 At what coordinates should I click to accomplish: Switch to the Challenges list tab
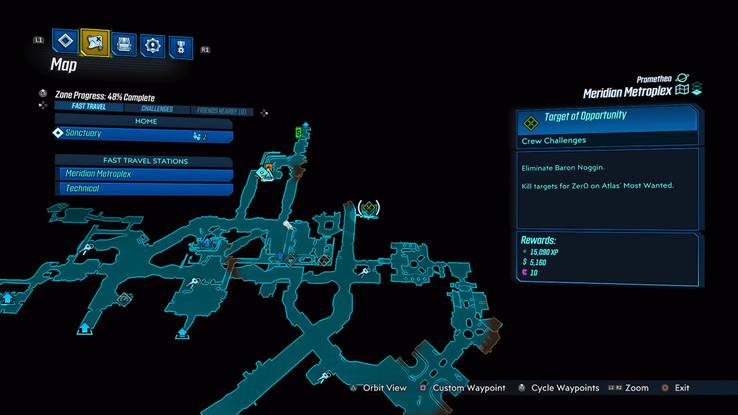[155, 108]
